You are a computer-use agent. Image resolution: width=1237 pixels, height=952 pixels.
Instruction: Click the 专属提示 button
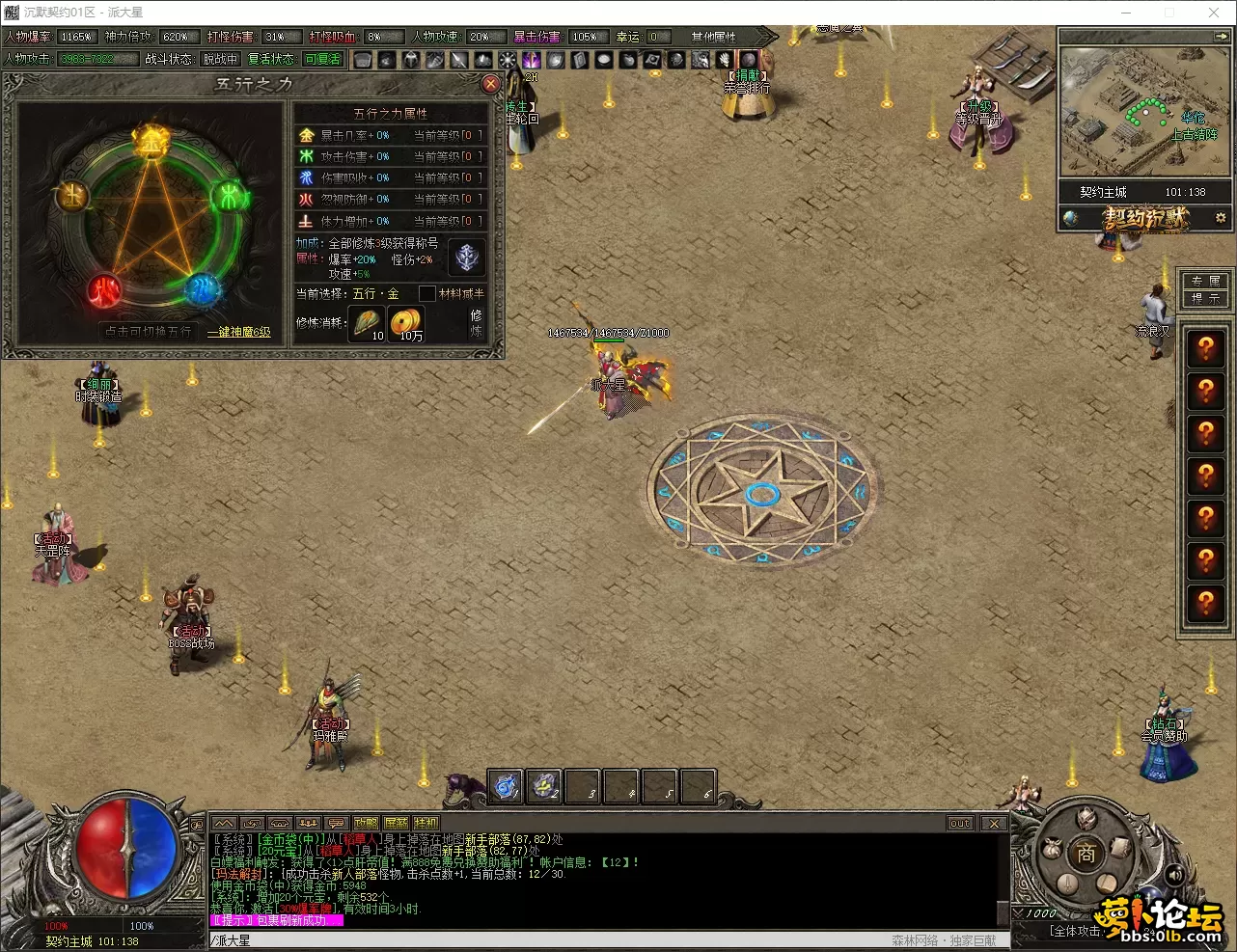click(1205, 289)
